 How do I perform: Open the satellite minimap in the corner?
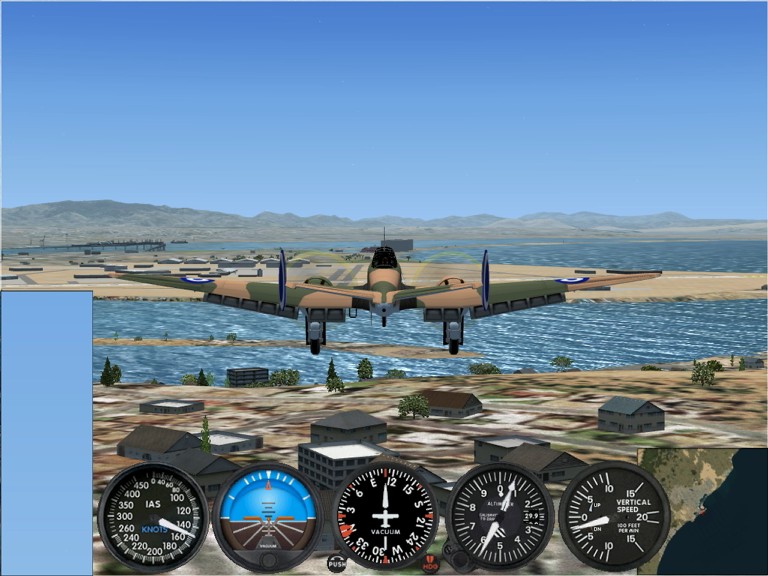click(702, 510)
